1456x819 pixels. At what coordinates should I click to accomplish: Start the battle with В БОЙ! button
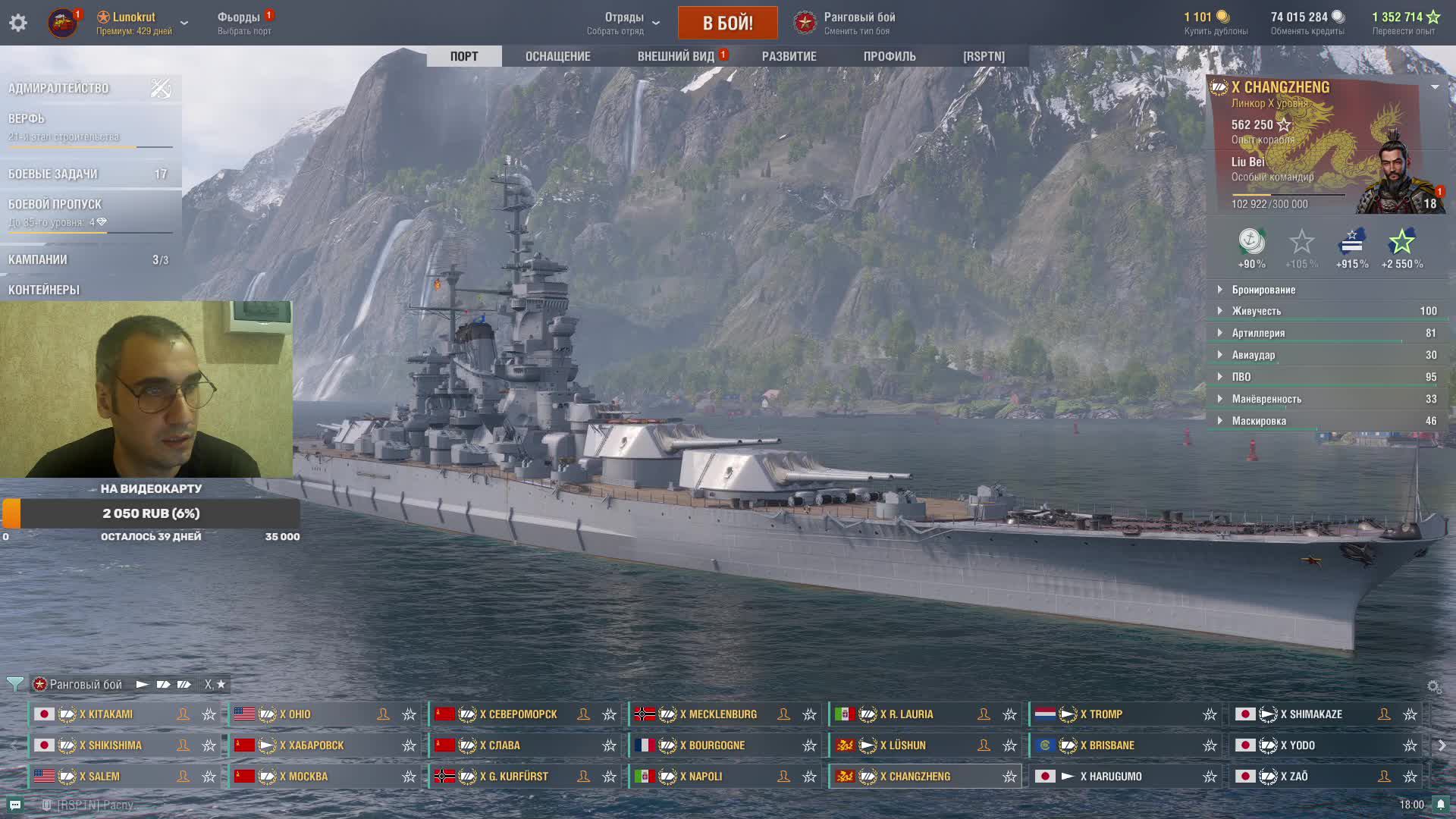727,23
